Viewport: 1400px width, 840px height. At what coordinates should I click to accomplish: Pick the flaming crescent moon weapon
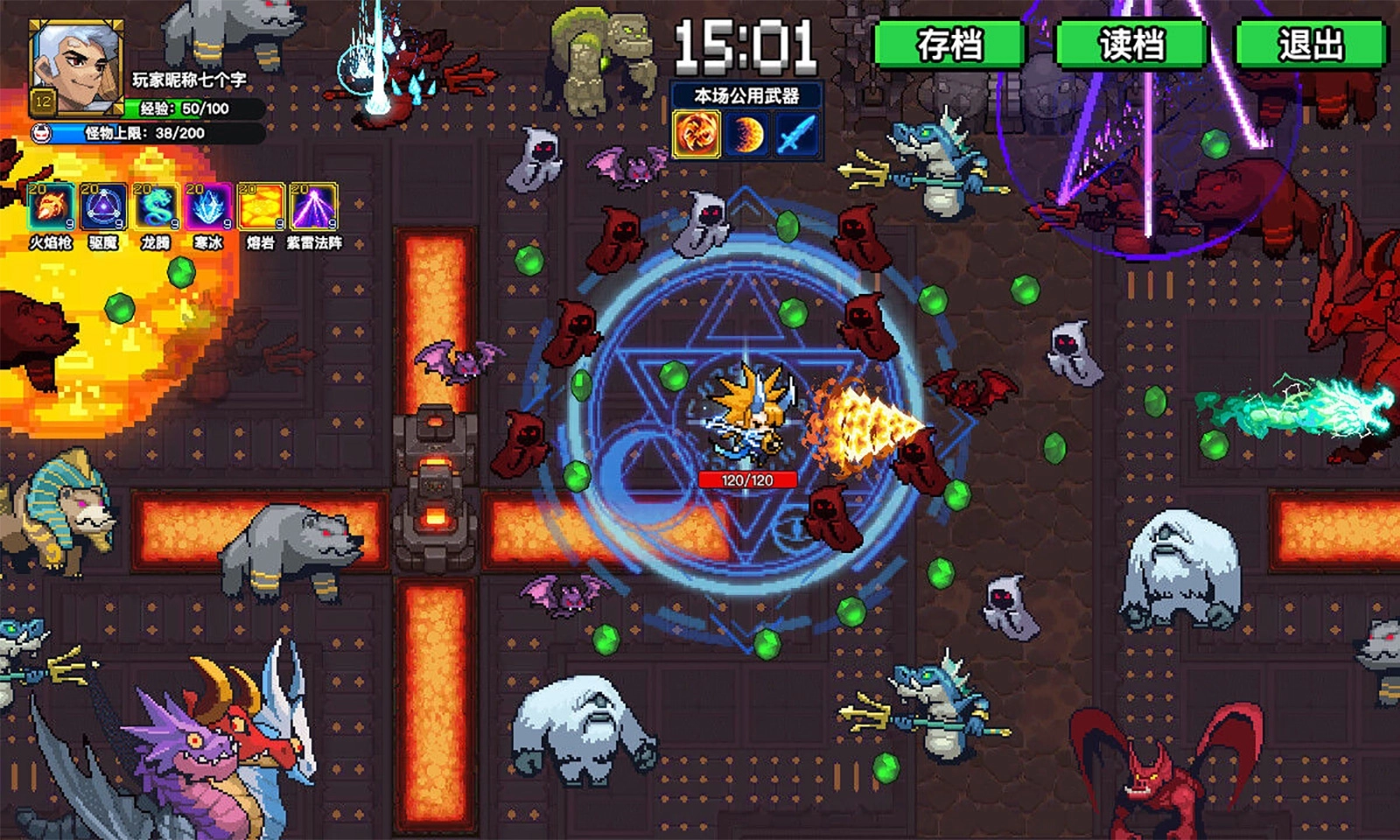[x=746, y=135]
